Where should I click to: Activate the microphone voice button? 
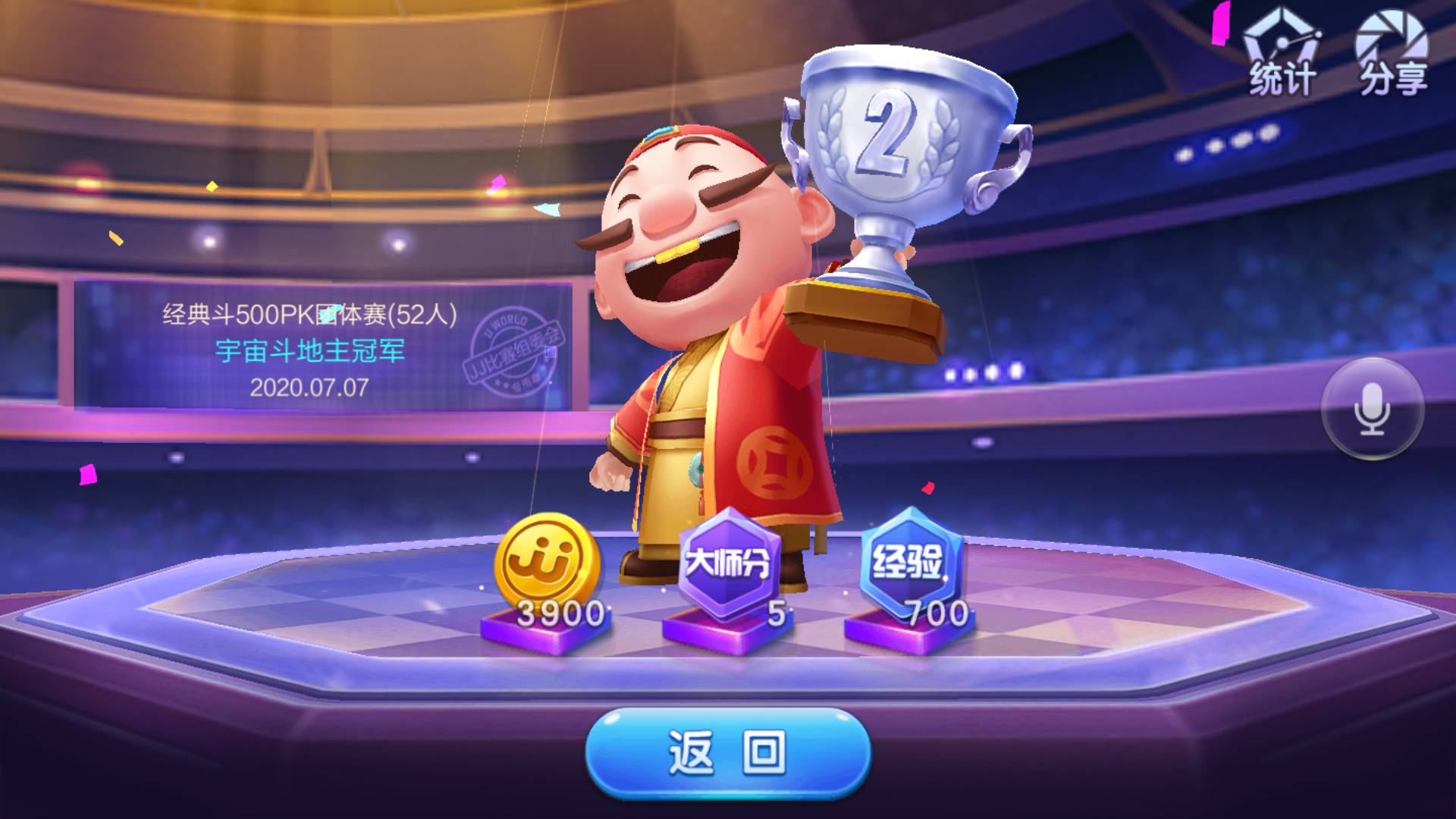tap(1372, 409)
